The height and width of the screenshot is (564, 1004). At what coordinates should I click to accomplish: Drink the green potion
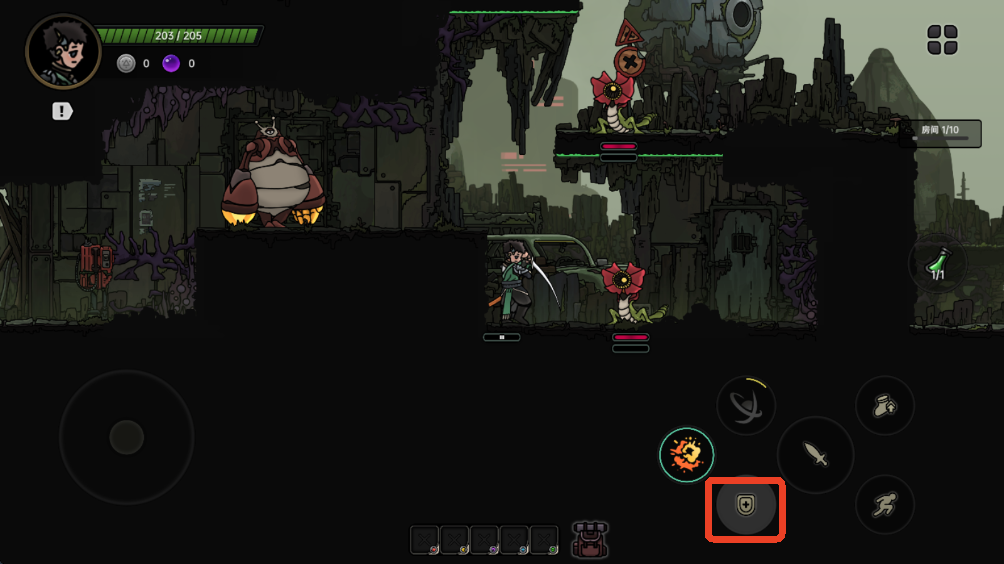tap(937, 264)
